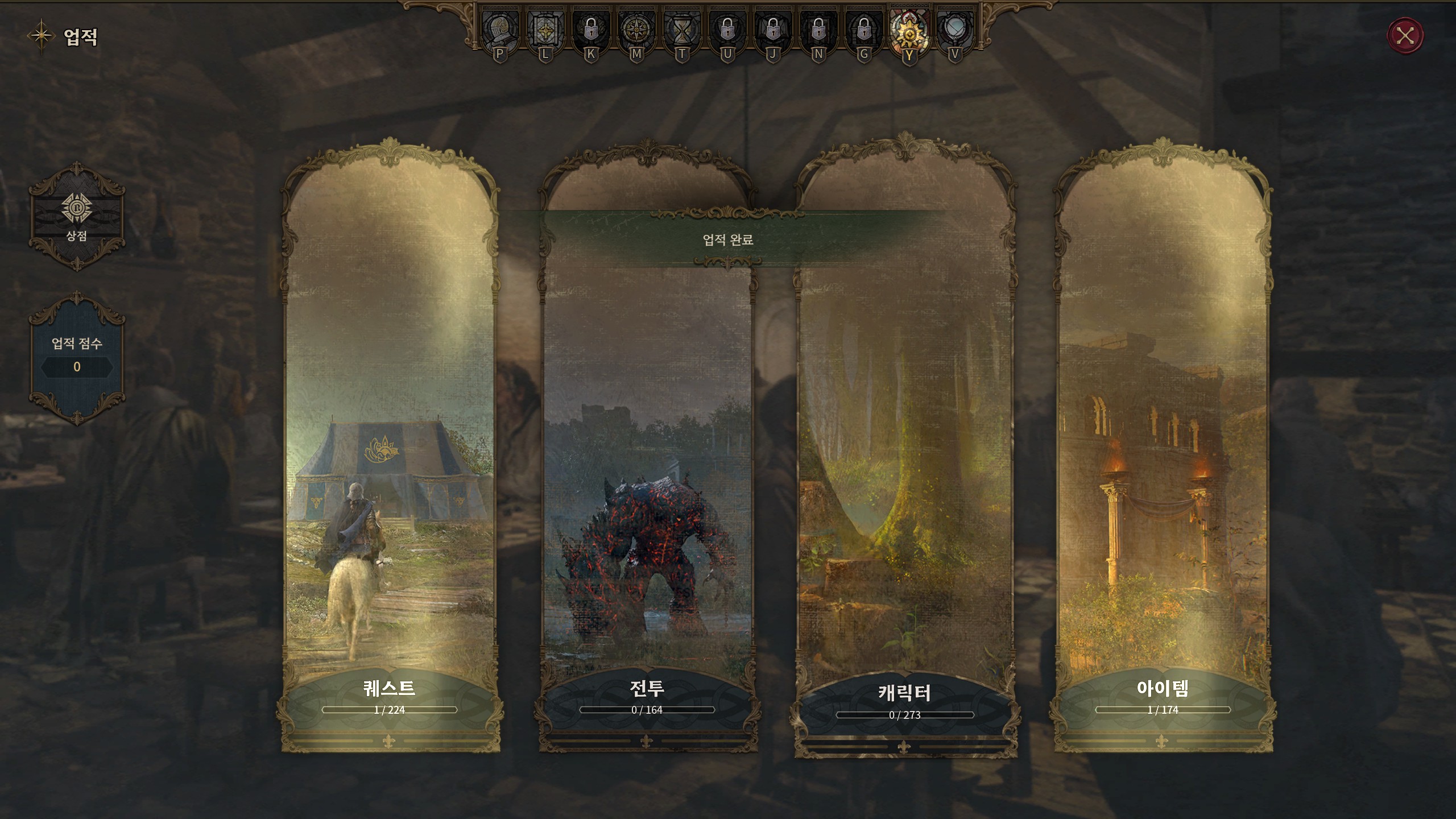
Task: Open the 상점 shop button
Action: point(77,216)
